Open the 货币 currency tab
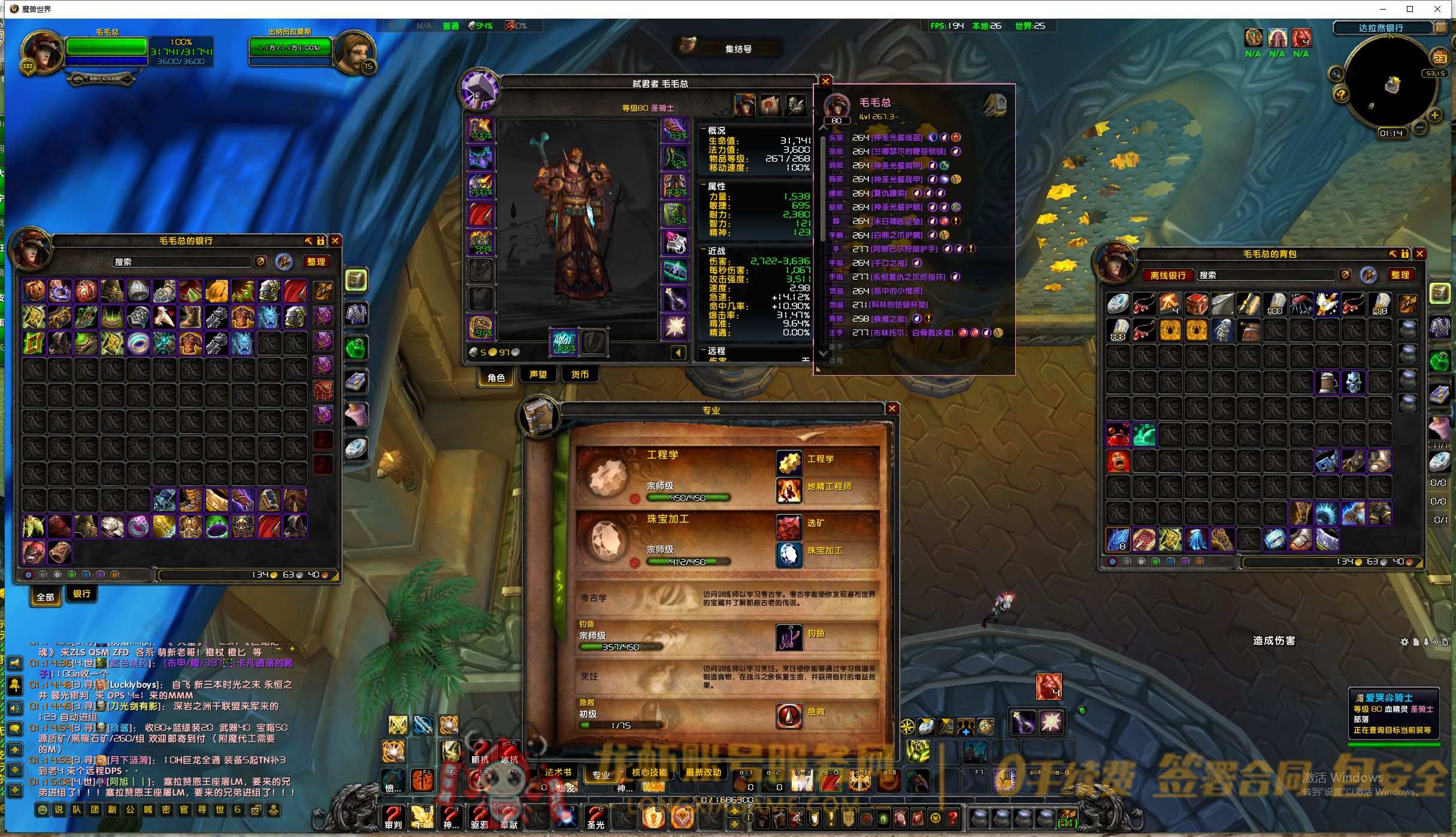The width and height of the screenshot is (1456, 837). pos(579,375)
